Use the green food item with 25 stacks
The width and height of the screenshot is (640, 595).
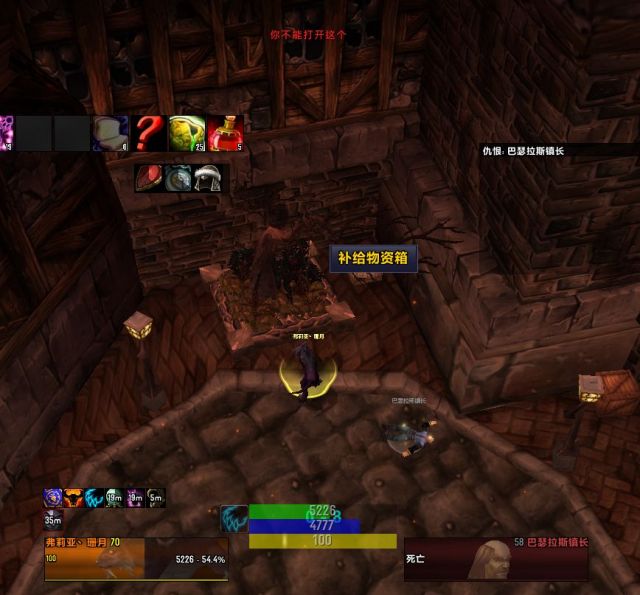pos(186,132)
